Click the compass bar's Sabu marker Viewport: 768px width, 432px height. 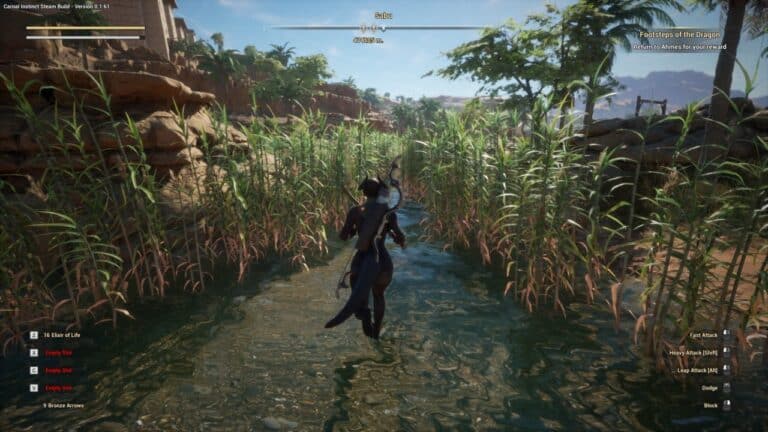coord(383,27)
